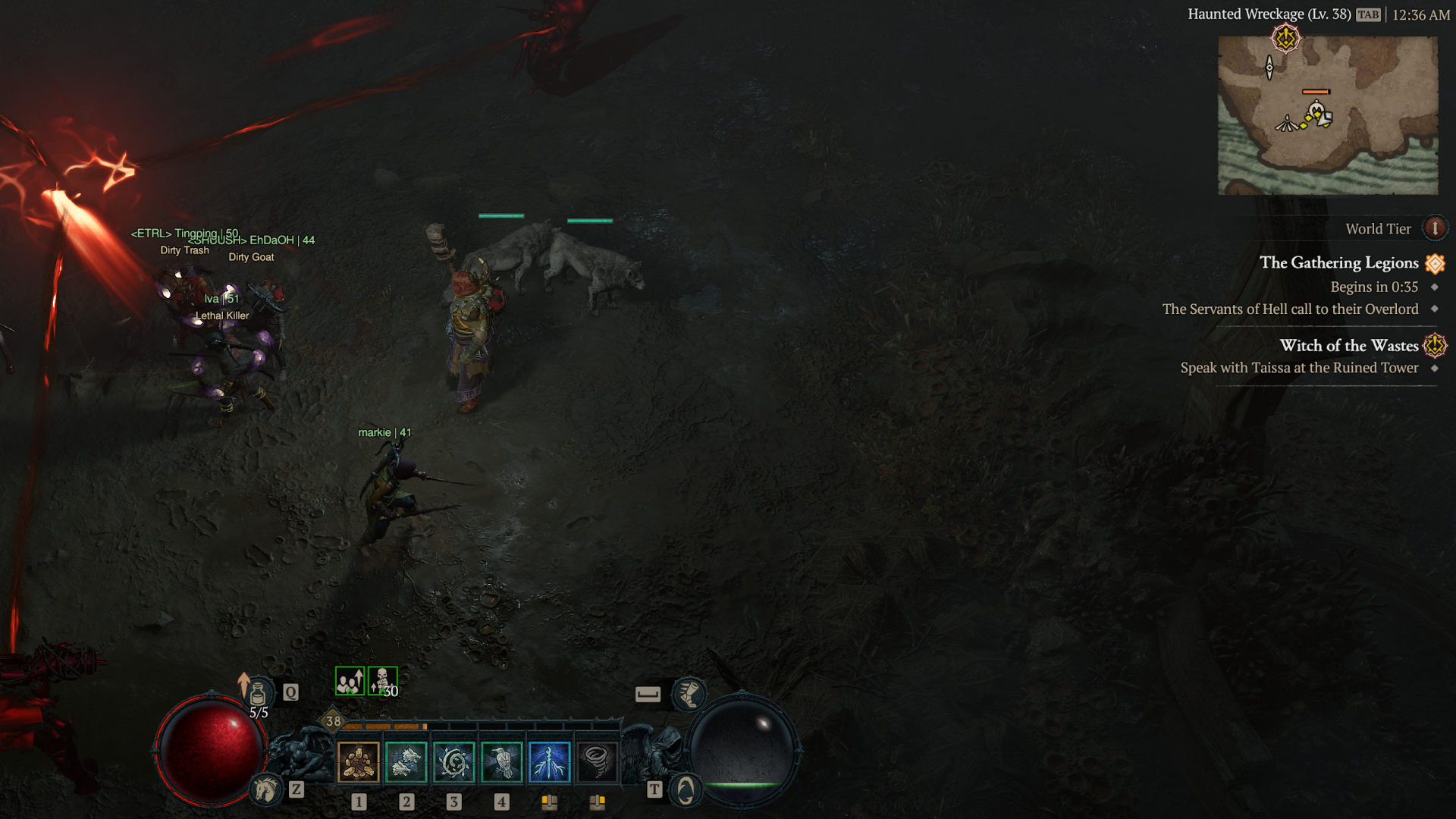
Task: Trigger the blue lightning ultimate skill
Action: (550, 763)
